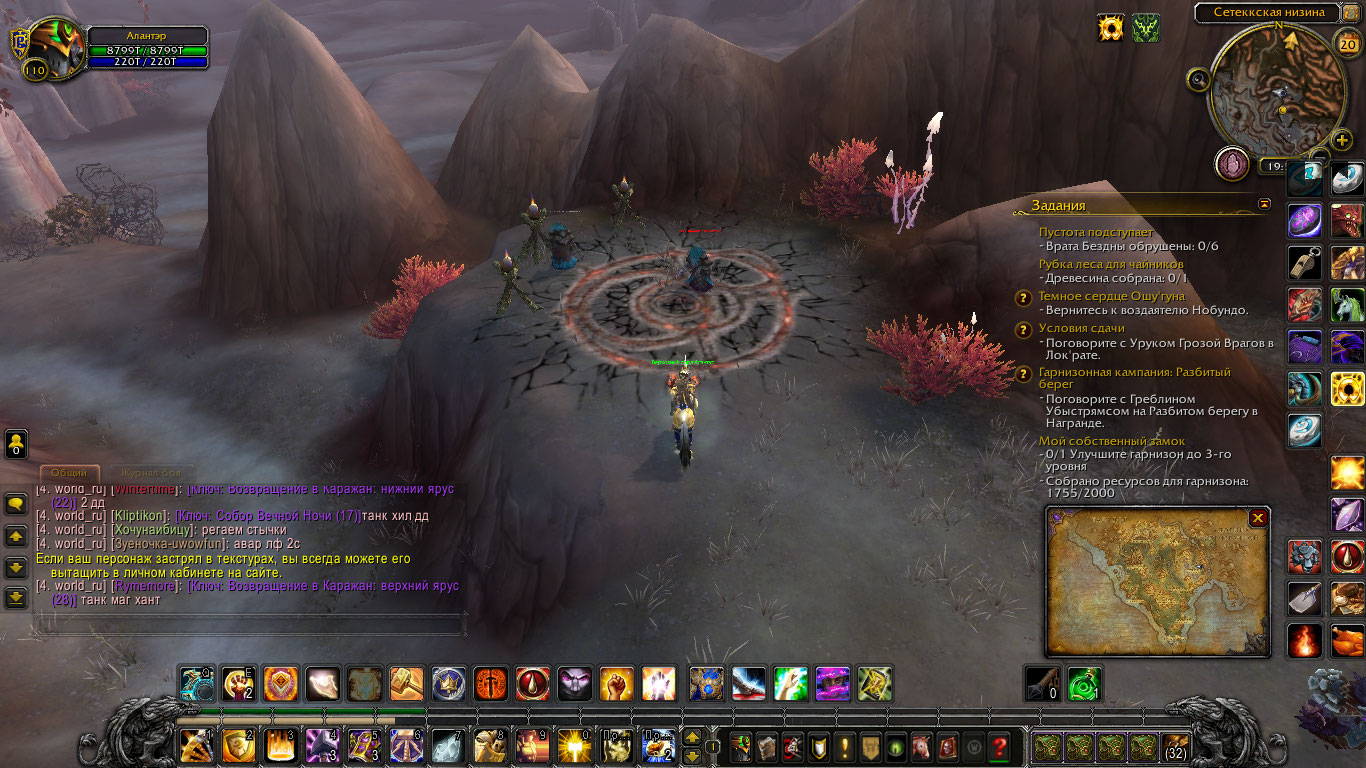Click the player portrait of Алантэр
1366x768 pixels.
tap(52, 48)
